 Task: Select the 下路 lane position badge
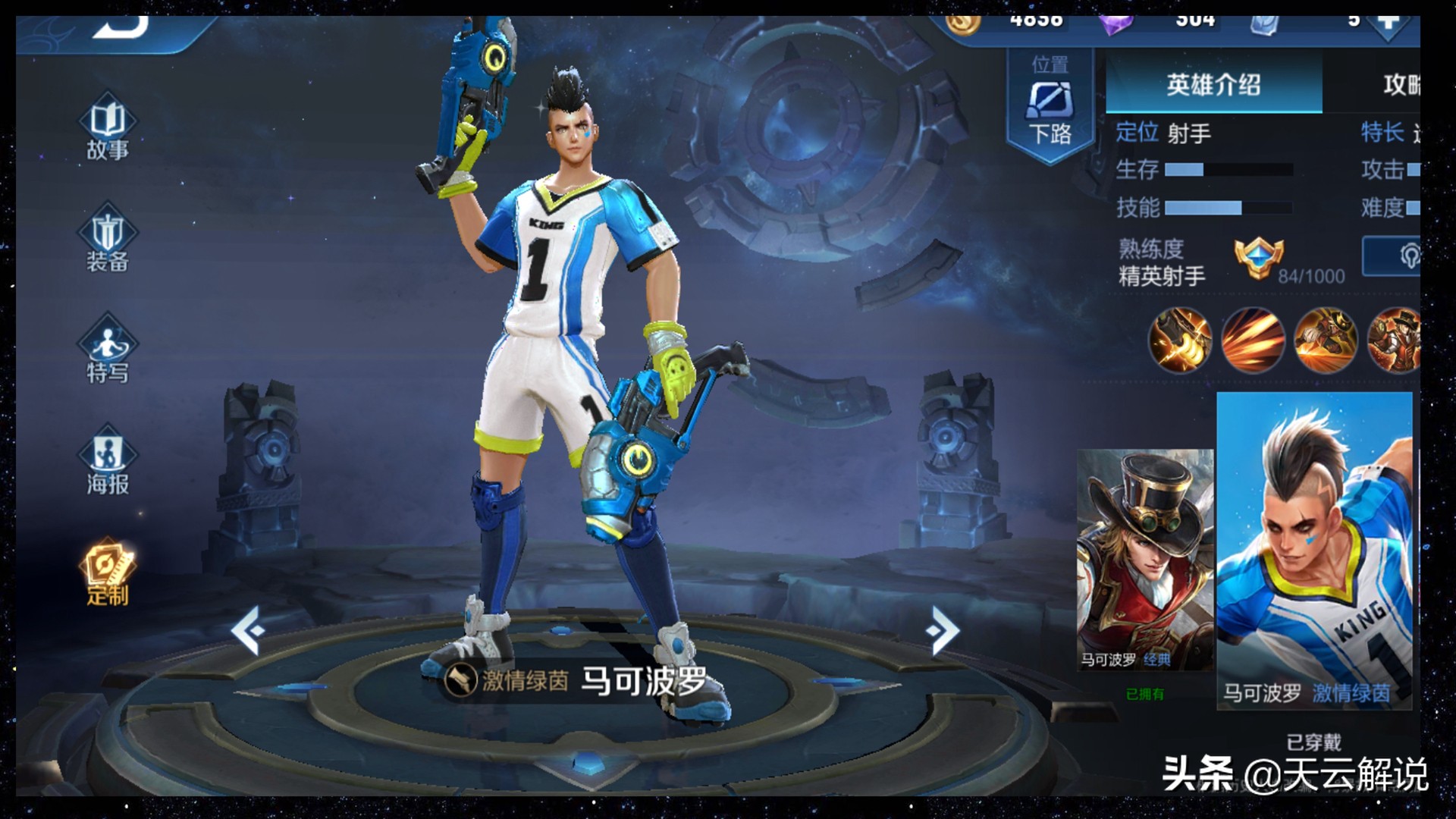(1050, 106)
